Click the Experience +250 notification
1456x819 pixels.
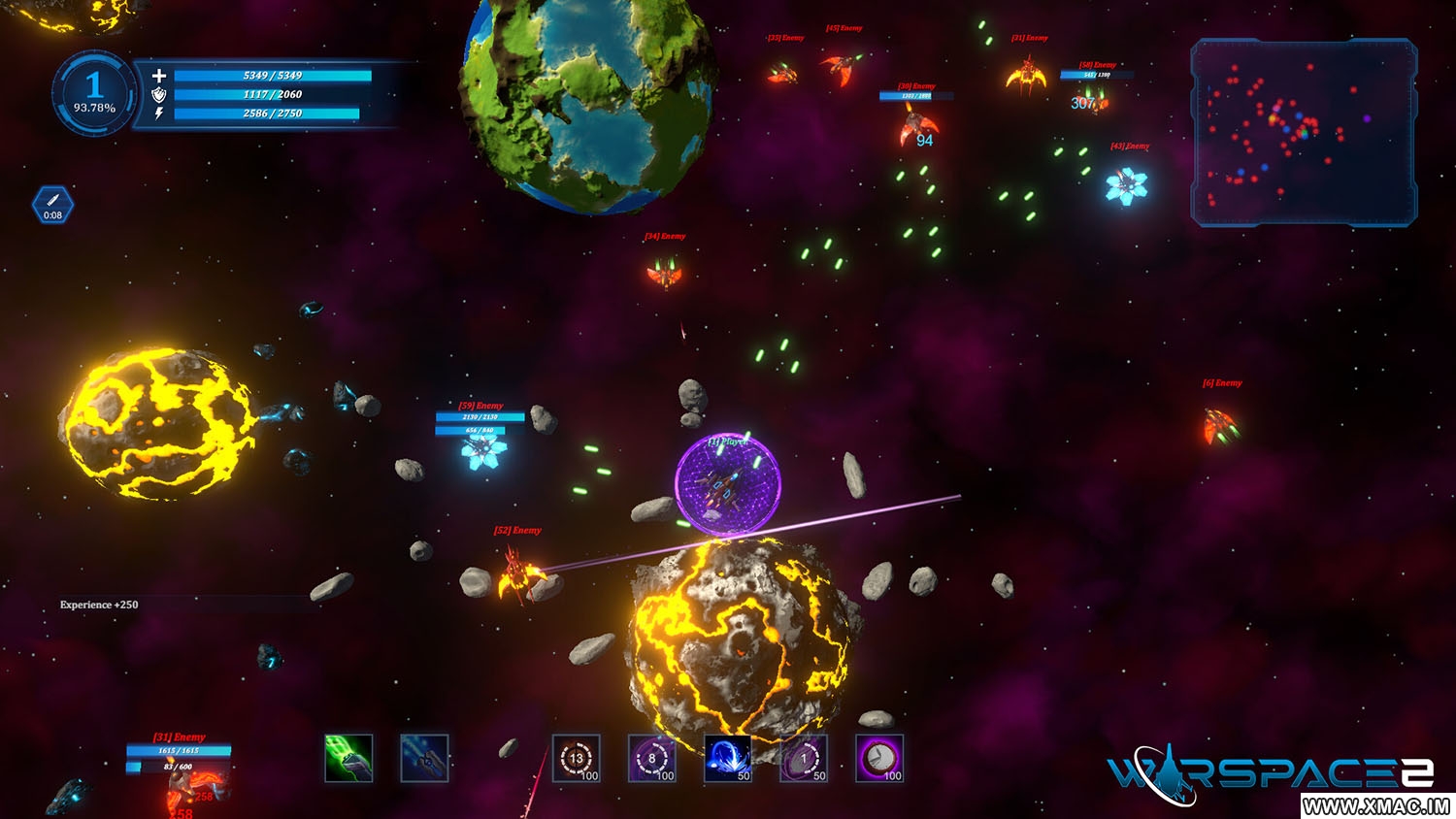point(99,604)
